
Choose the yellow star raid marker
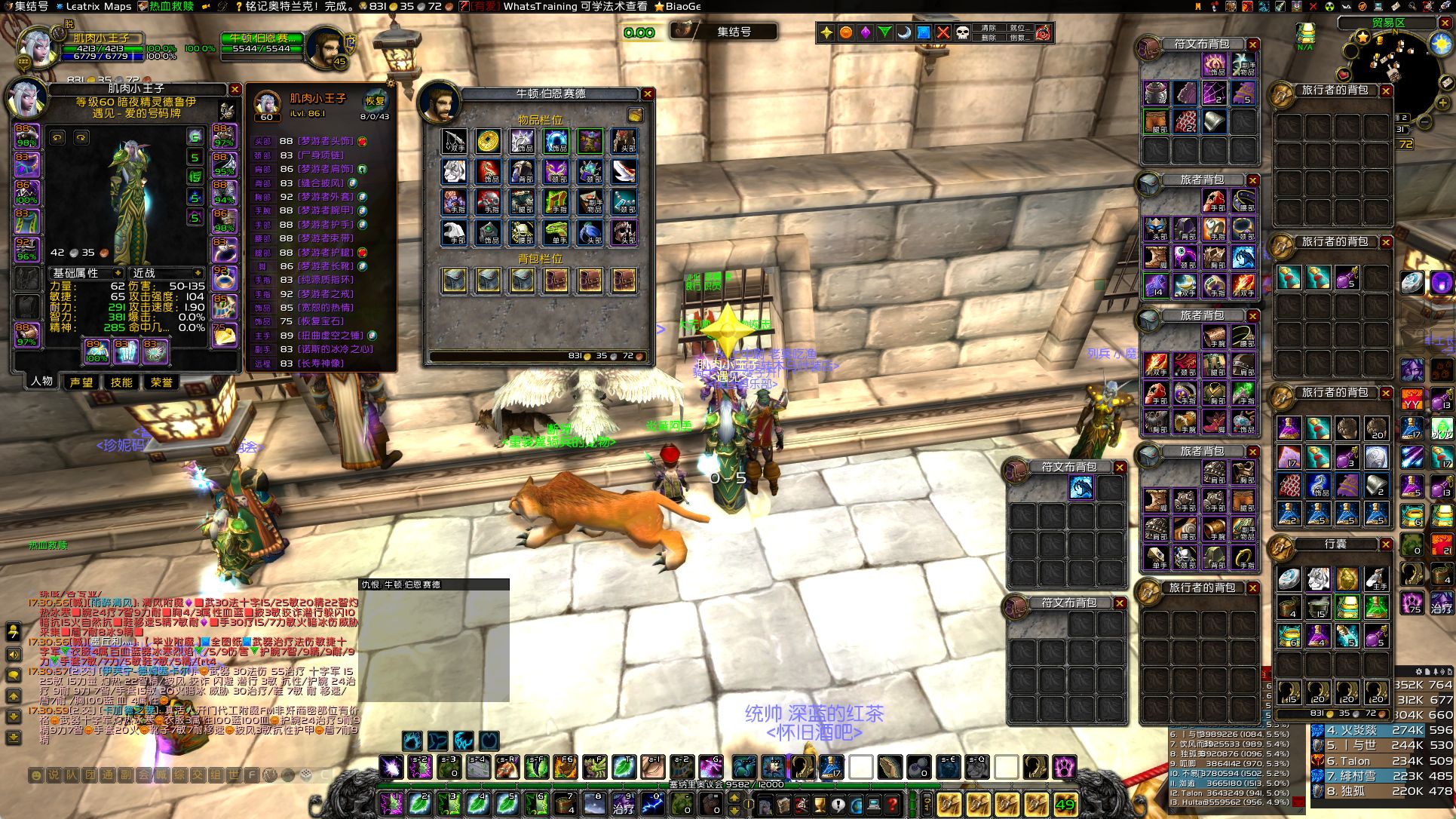[x=826, y=32]
